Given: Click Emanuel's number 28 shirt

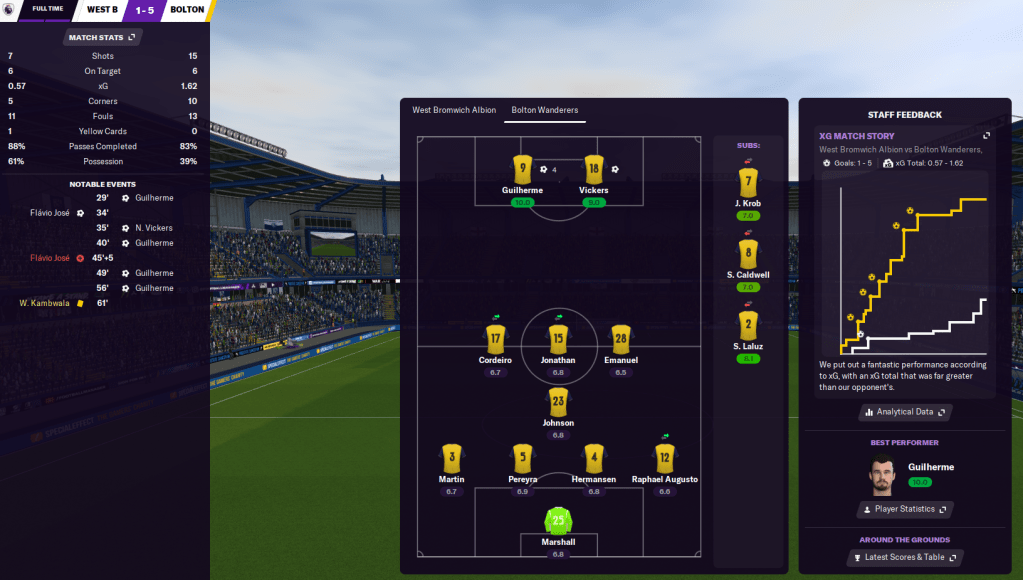Looking at the screenshot, I should pyautogui.click(x=621, y=339).
